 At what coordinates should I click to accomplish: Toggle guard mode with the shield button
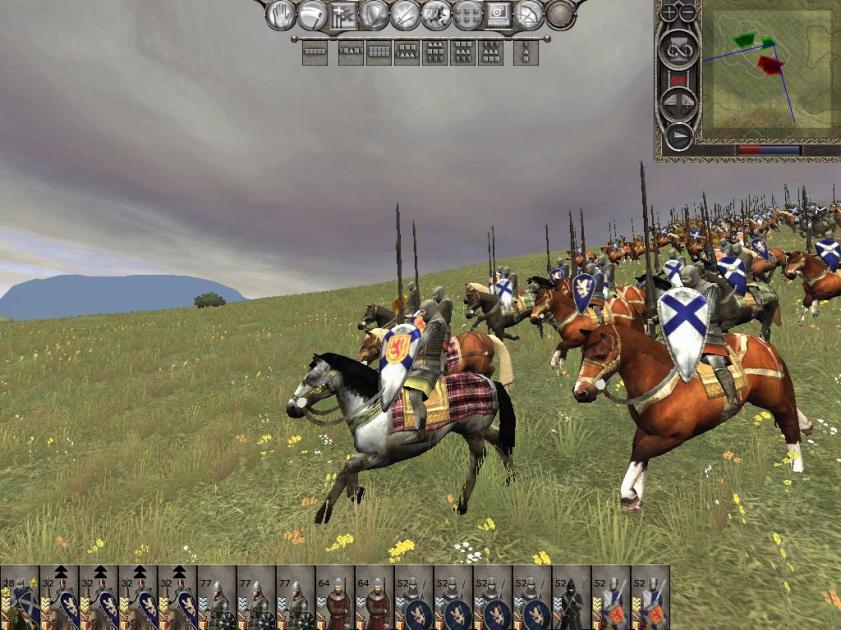pyautogui.click(x=373, y=14)
